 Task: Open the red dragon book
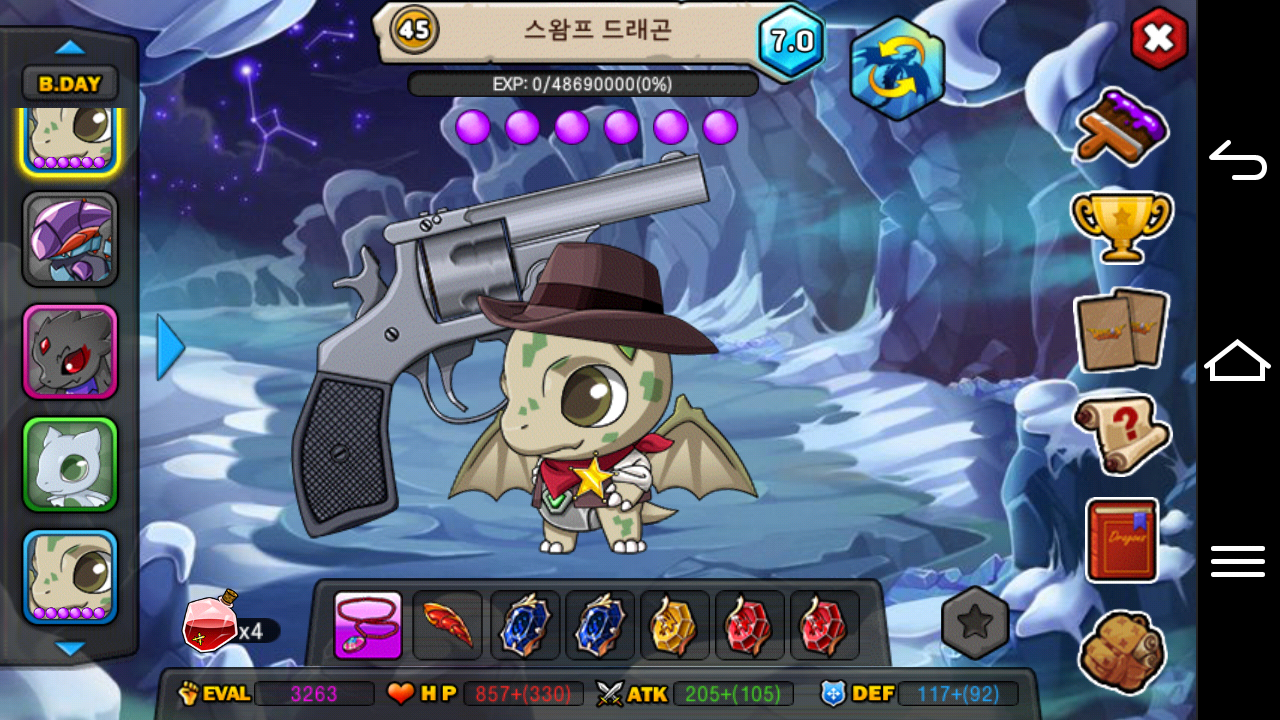(x=1122, y=540)
